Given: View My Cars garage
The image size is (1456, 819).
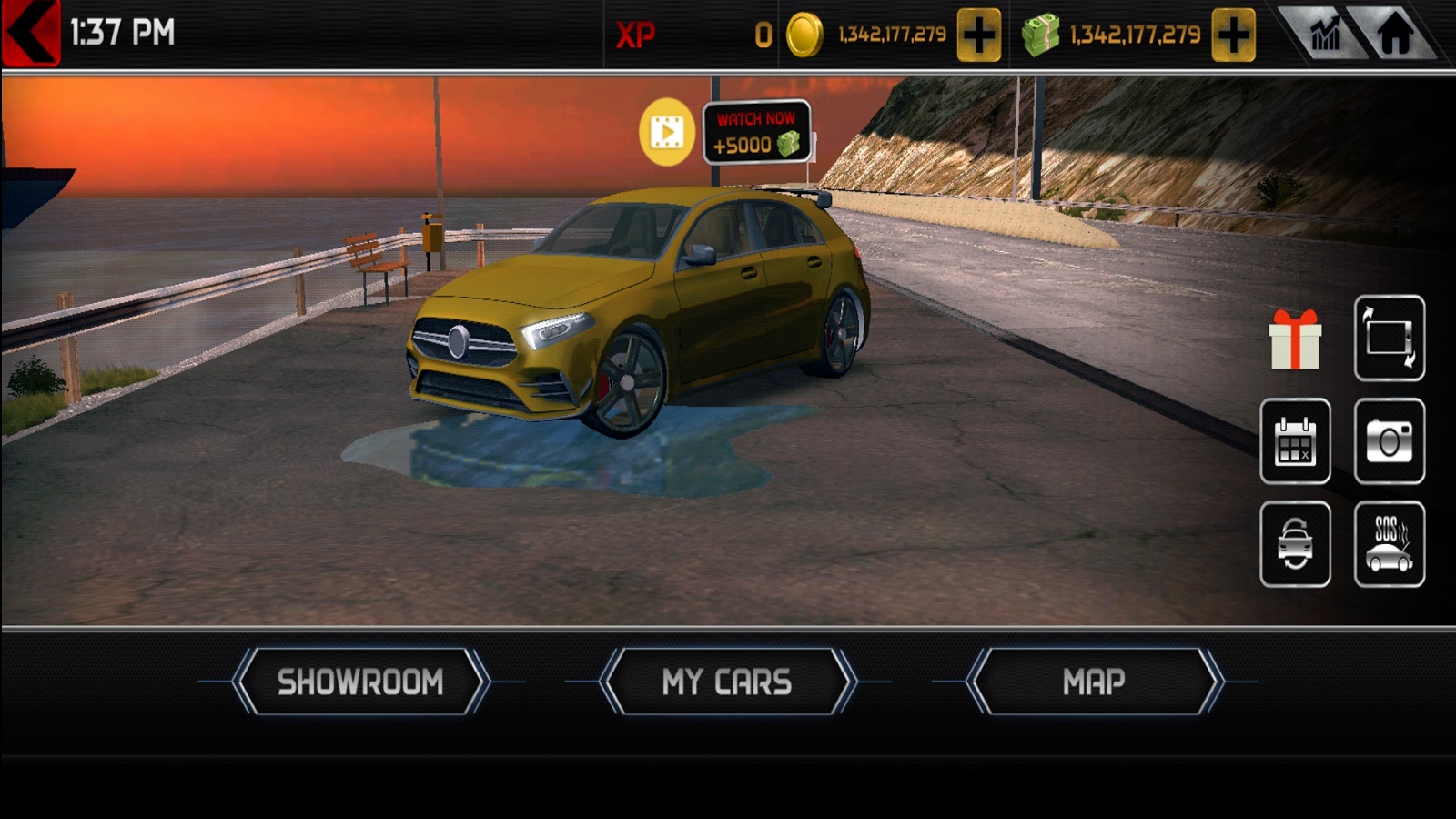Looking at the screenshot, I should pyautogui.click(x=727, y=682).
